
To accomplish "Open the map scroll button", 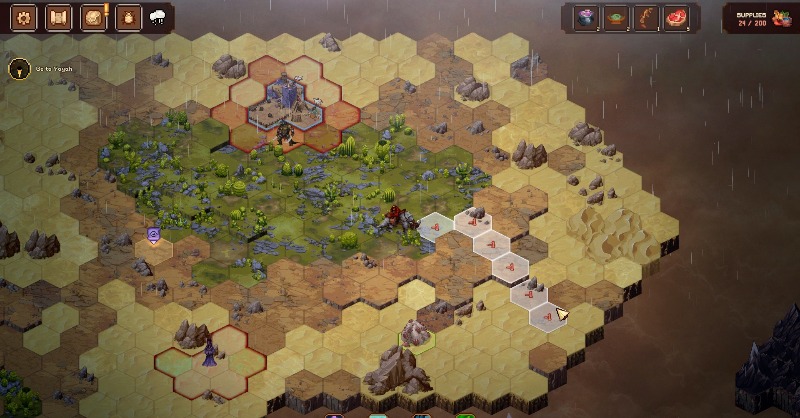I will 59,17.
